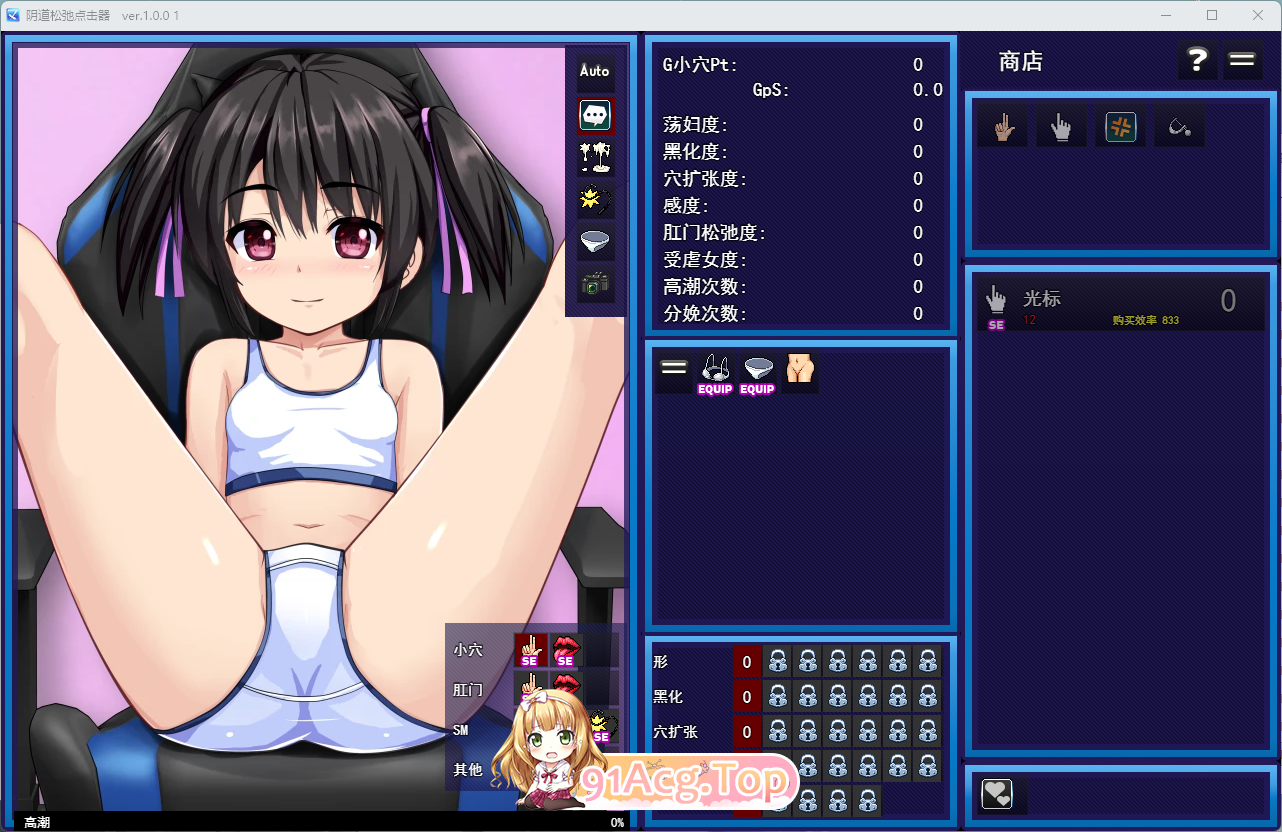Viewport: 1282px width, 832px height.
Task: Open the hamburger menu in the shop header
Action: coord(1242,60)
